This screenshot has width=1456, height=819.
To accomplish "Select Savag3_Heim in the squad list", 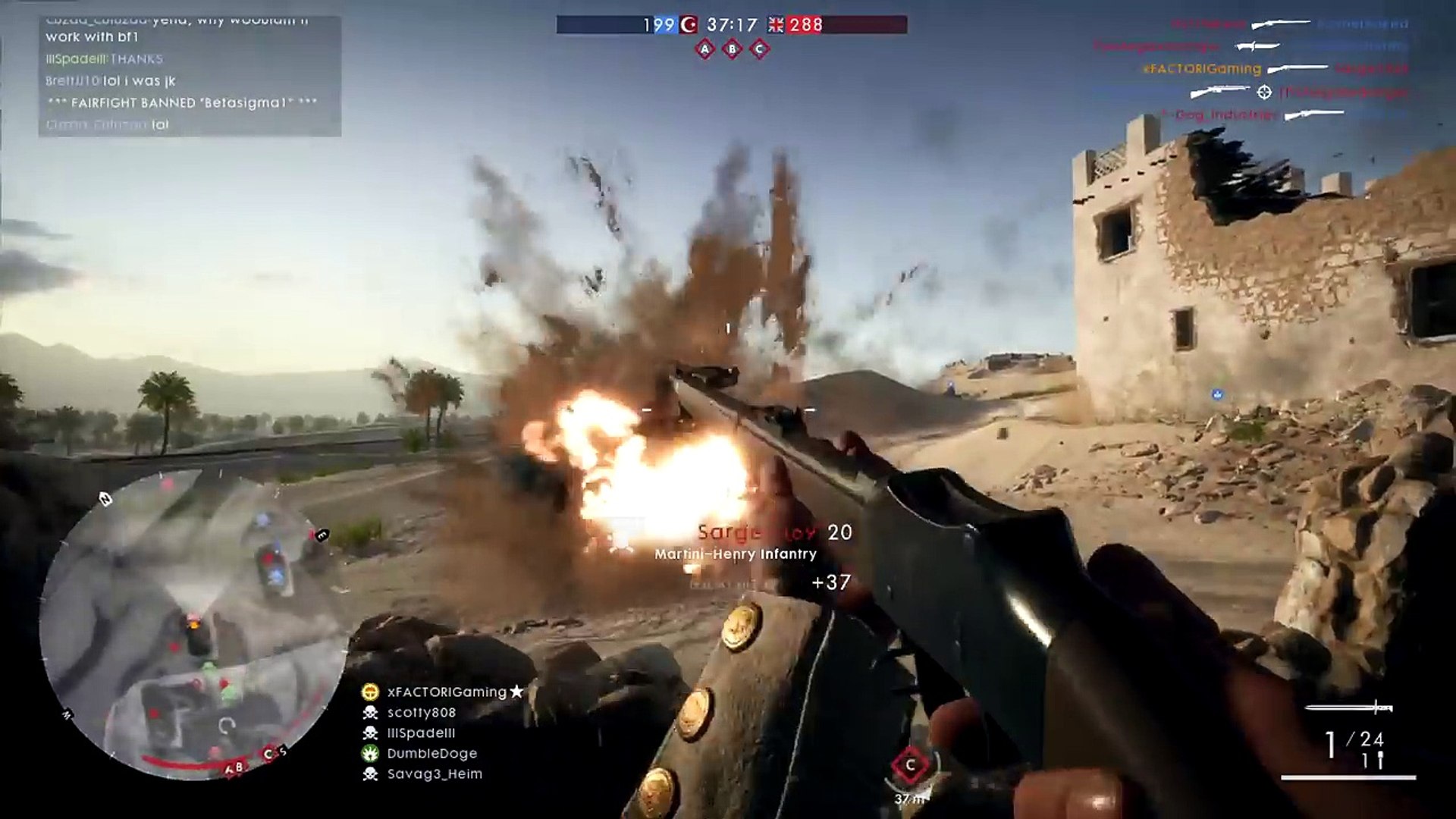I will coord(435,774).
